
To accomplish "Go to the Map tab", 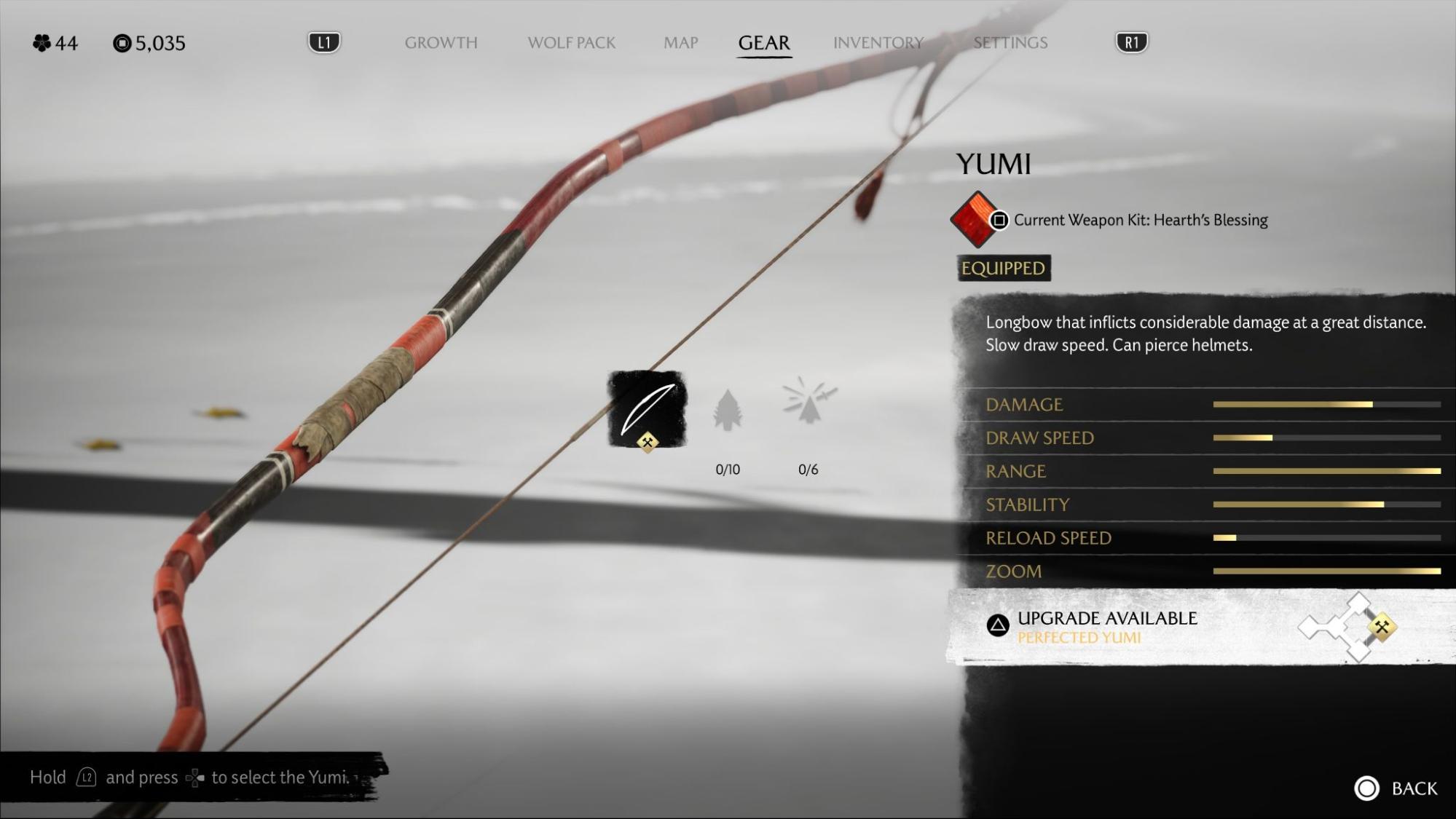I will (x=680, y=43).
